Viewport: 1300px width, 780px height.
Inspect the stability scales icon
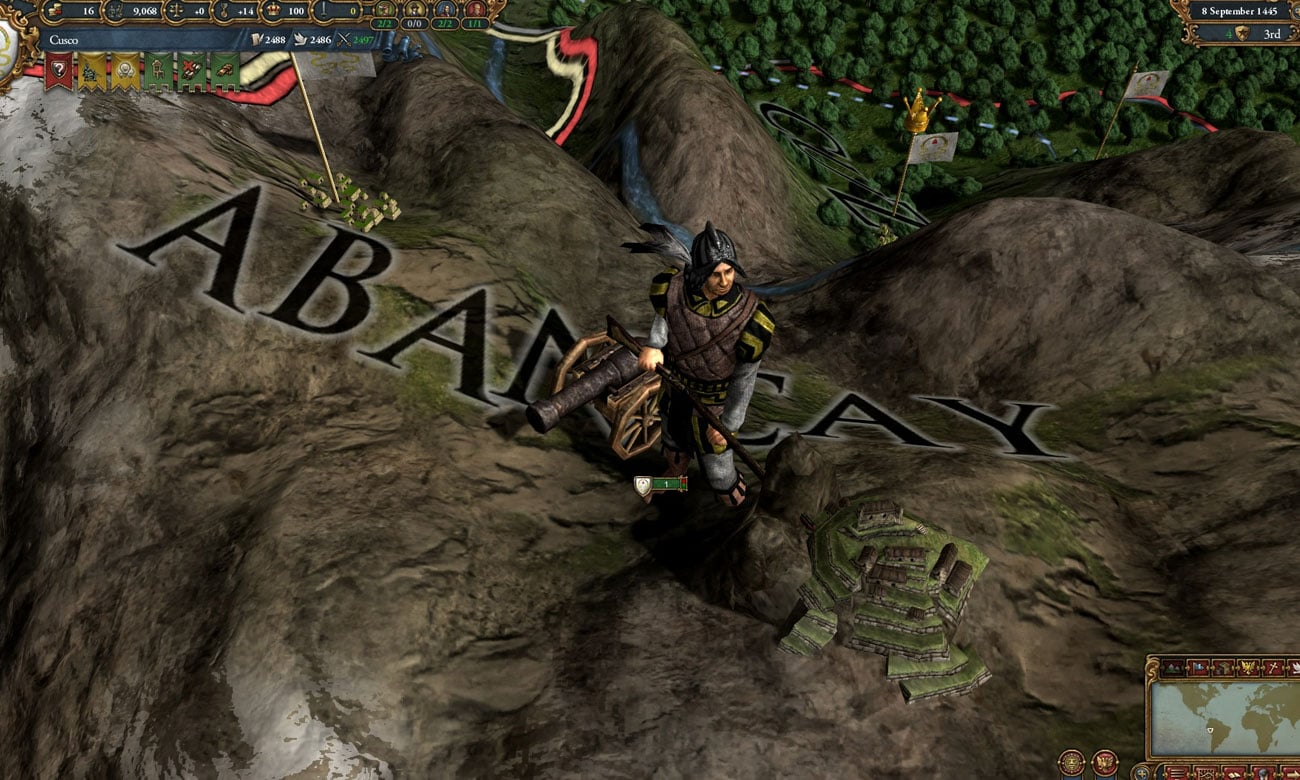175,12
